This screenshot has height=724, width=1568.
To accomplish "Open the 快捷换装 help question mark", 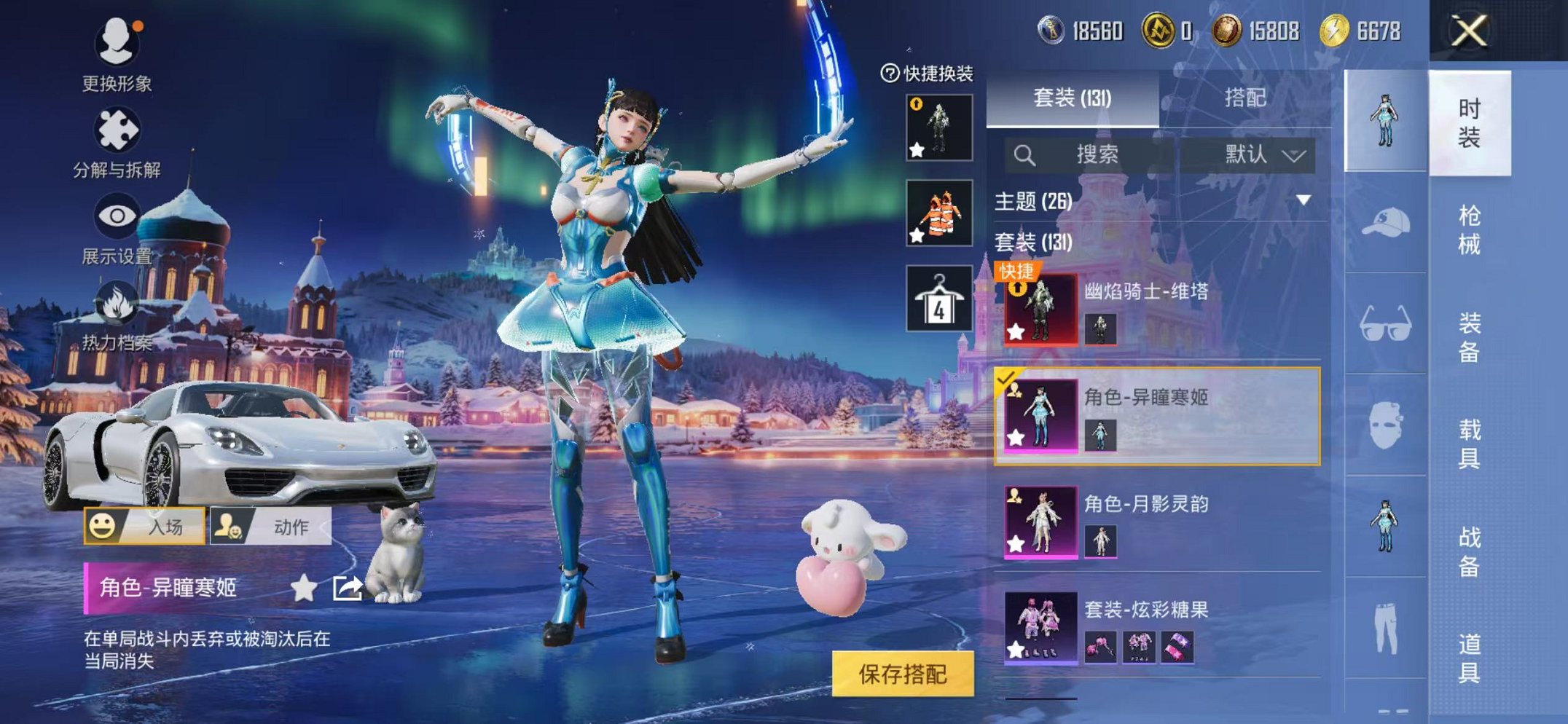I will click(x=890, y=71).
